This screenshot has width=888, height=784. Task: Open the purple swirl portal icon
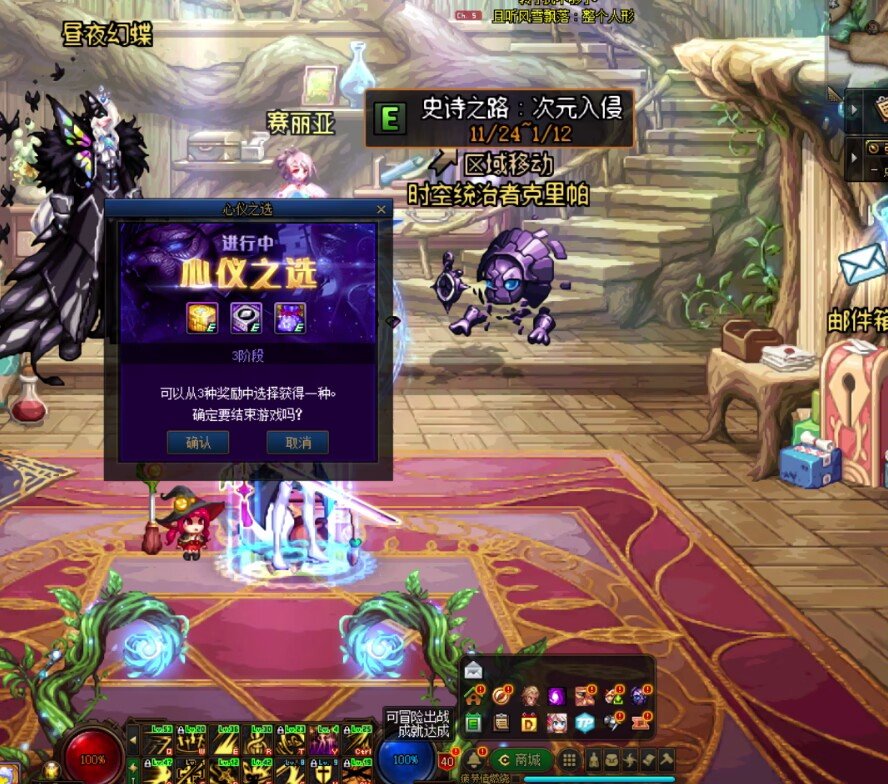[x=556, y=696]
